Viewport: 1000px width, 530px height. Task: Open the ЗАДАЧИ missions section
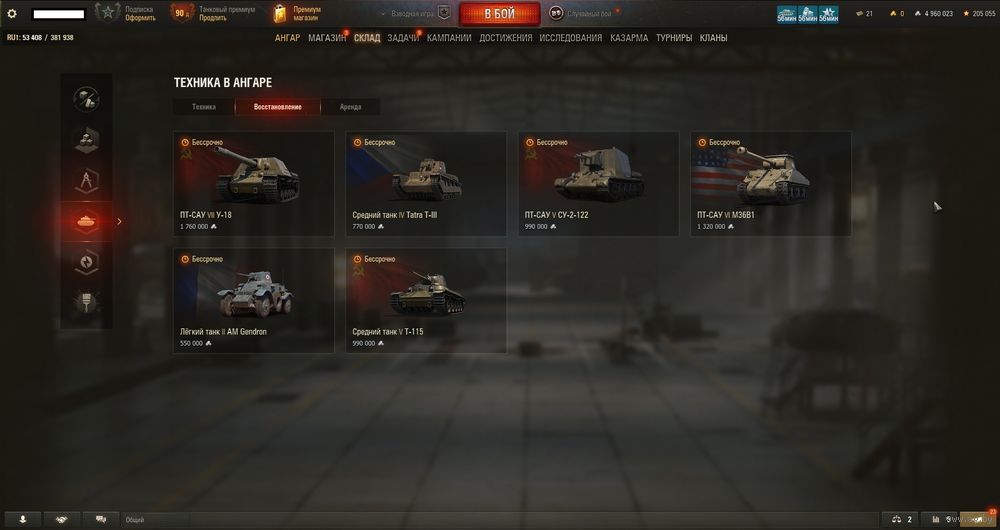pos(402,38)
